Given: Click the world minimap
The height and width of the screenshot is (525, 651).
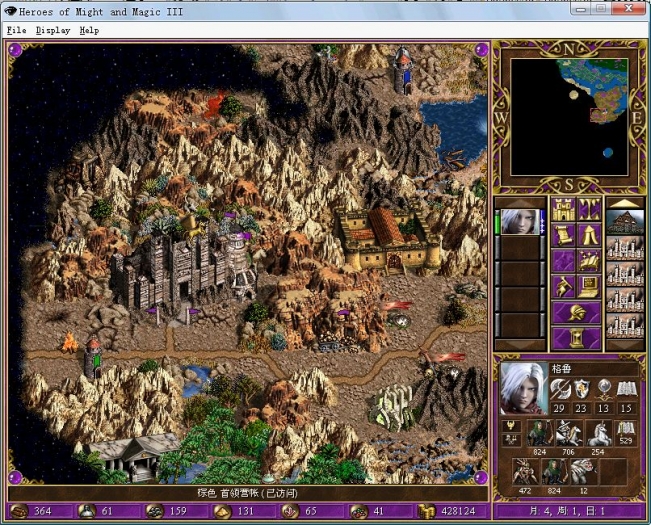Looking at the screenshot, I should coord(570,116).
